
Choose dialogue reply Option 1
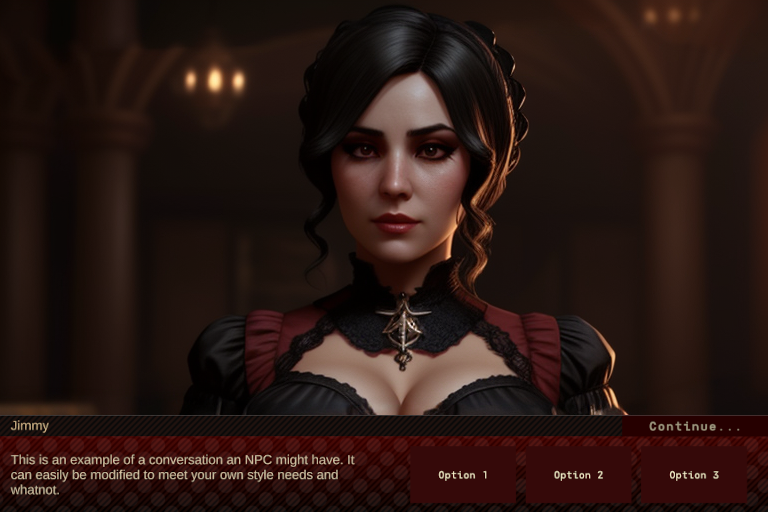tap(463, 475)
